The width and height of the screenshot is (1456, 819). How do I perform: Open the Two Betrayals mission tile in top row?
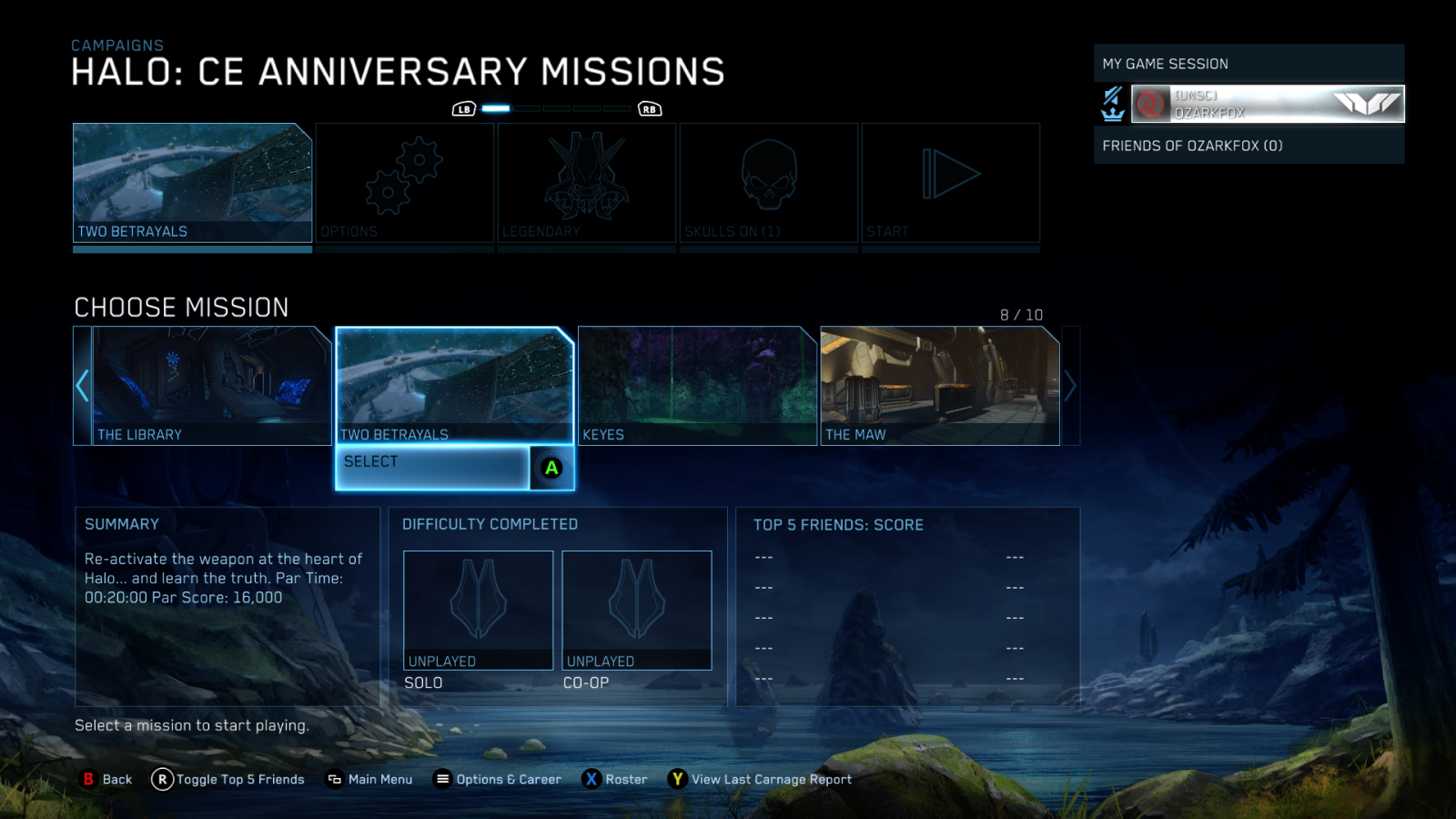192,183
